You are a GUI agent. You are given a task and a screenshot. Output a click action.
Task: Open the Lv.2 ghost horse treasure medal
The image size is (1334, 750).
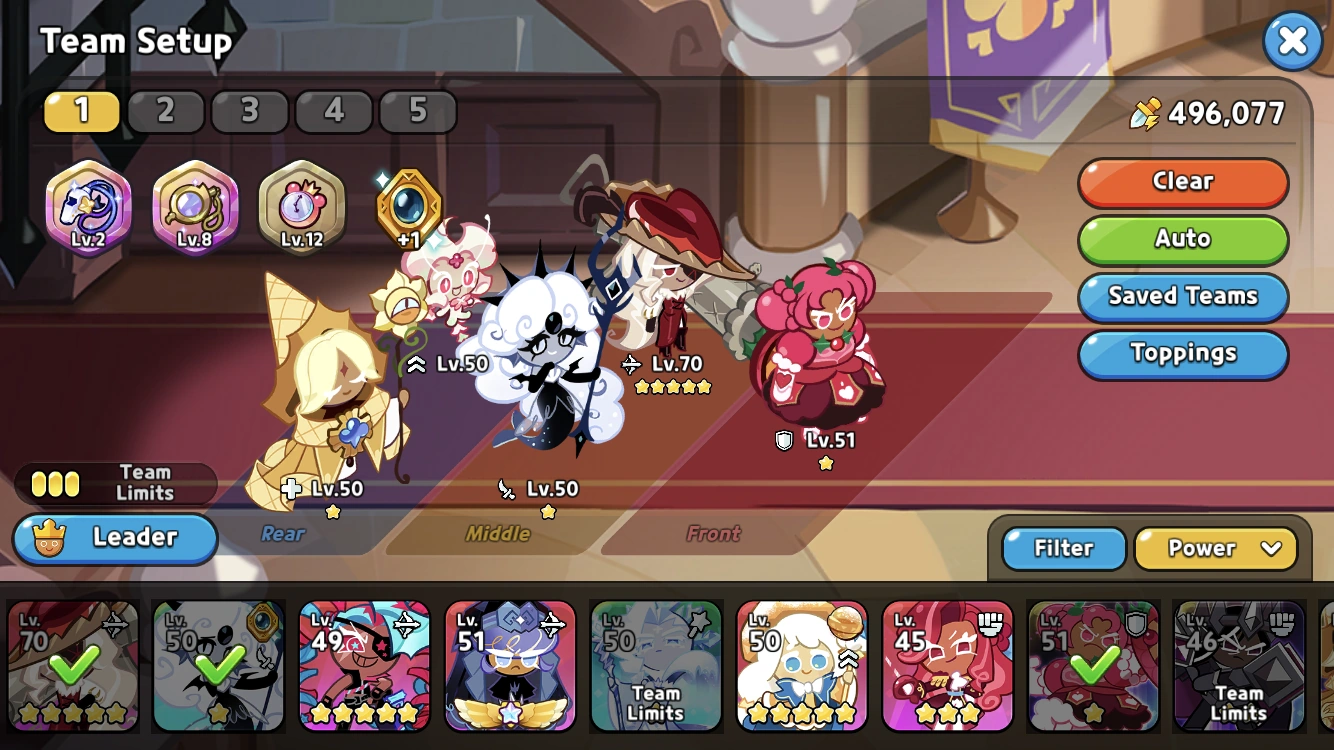[x=87, y=205]
